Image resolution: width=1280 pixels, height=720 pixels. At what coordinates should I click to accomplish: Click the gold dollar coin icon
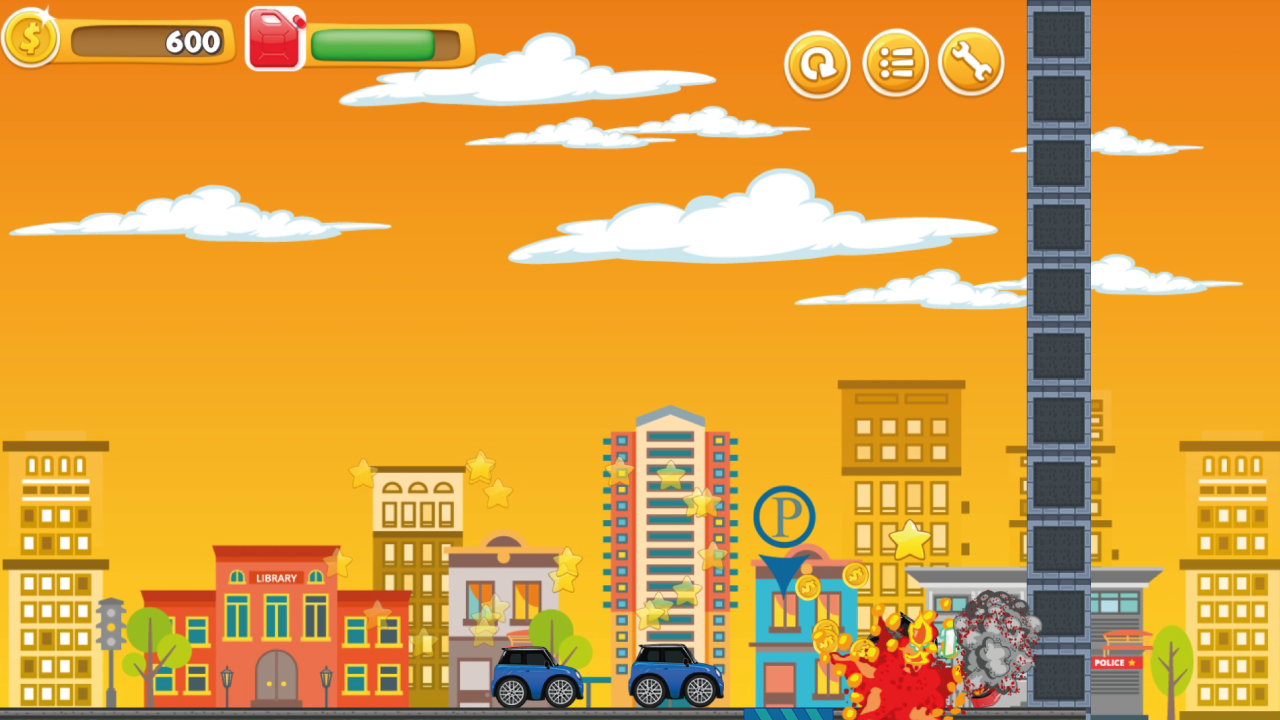coord(31,40)
